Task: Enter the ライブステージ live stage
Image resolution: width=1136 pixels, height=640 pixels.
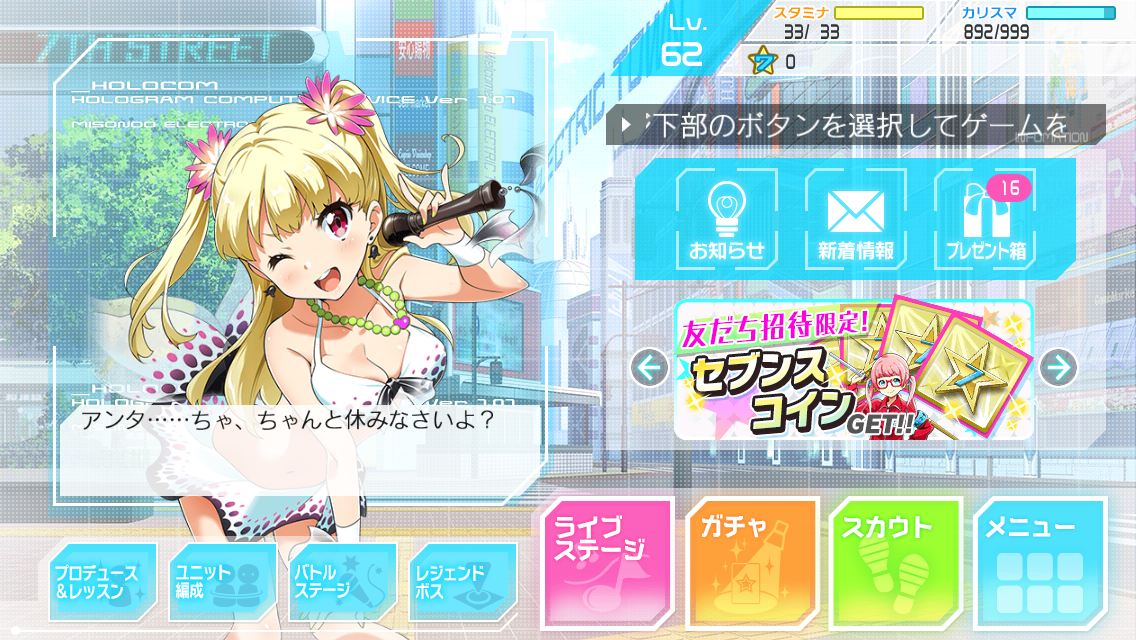Action: 607,564
